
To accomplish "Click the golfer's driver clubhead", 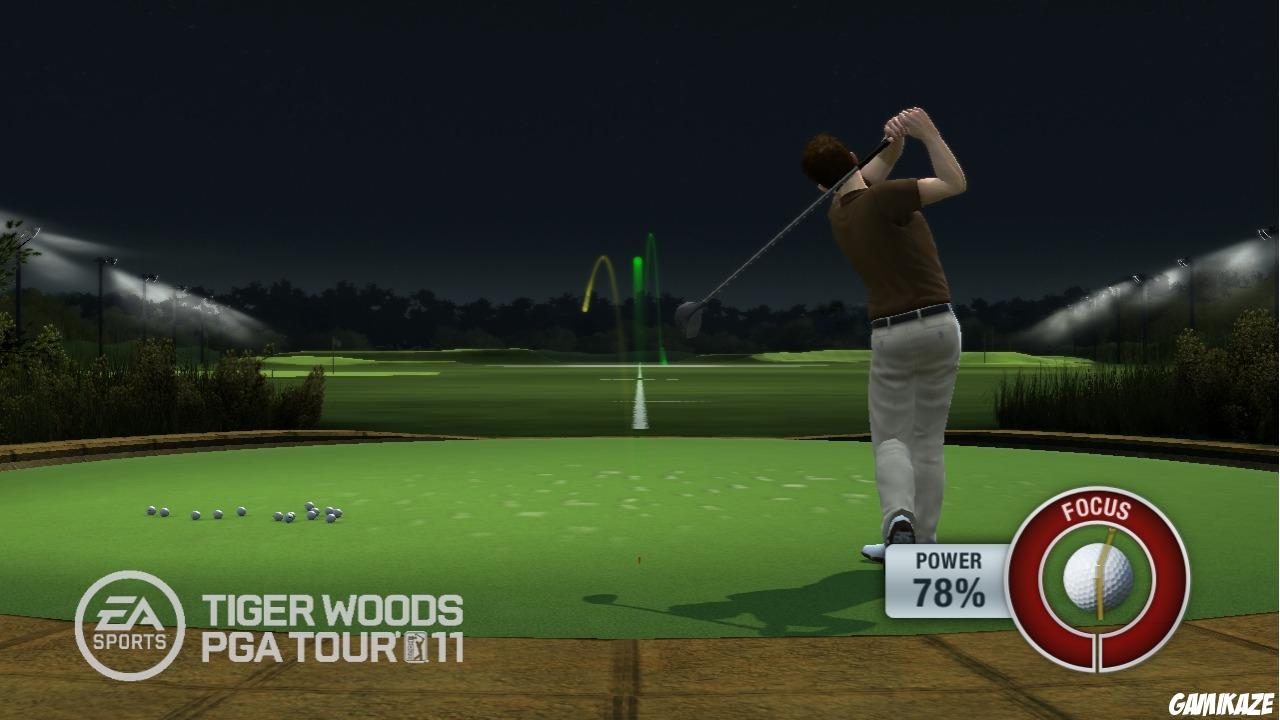I will tap(688, 317).
